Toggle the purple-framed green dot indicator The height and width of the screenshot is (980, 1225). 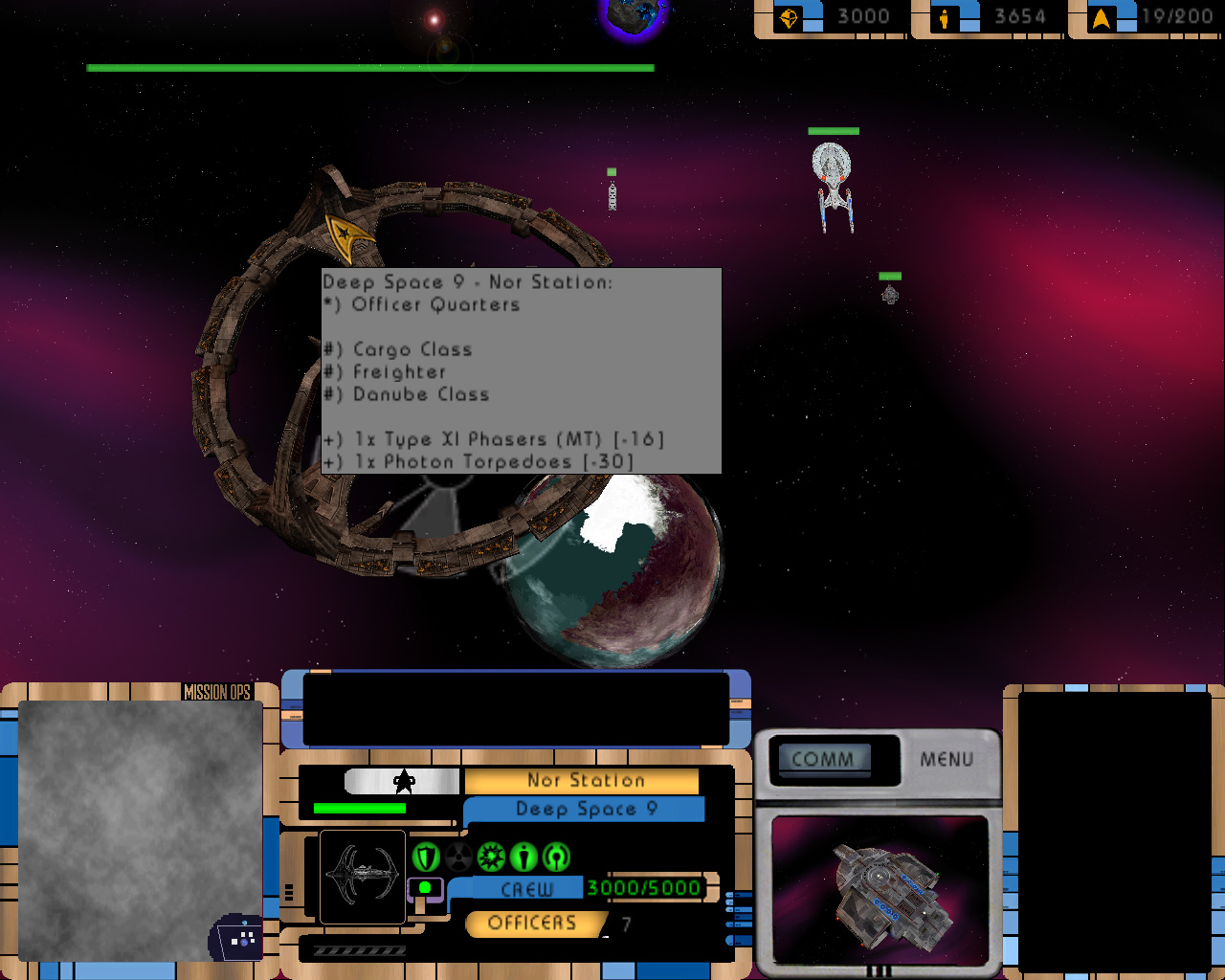pyautogui.click(x=425, y=888)
